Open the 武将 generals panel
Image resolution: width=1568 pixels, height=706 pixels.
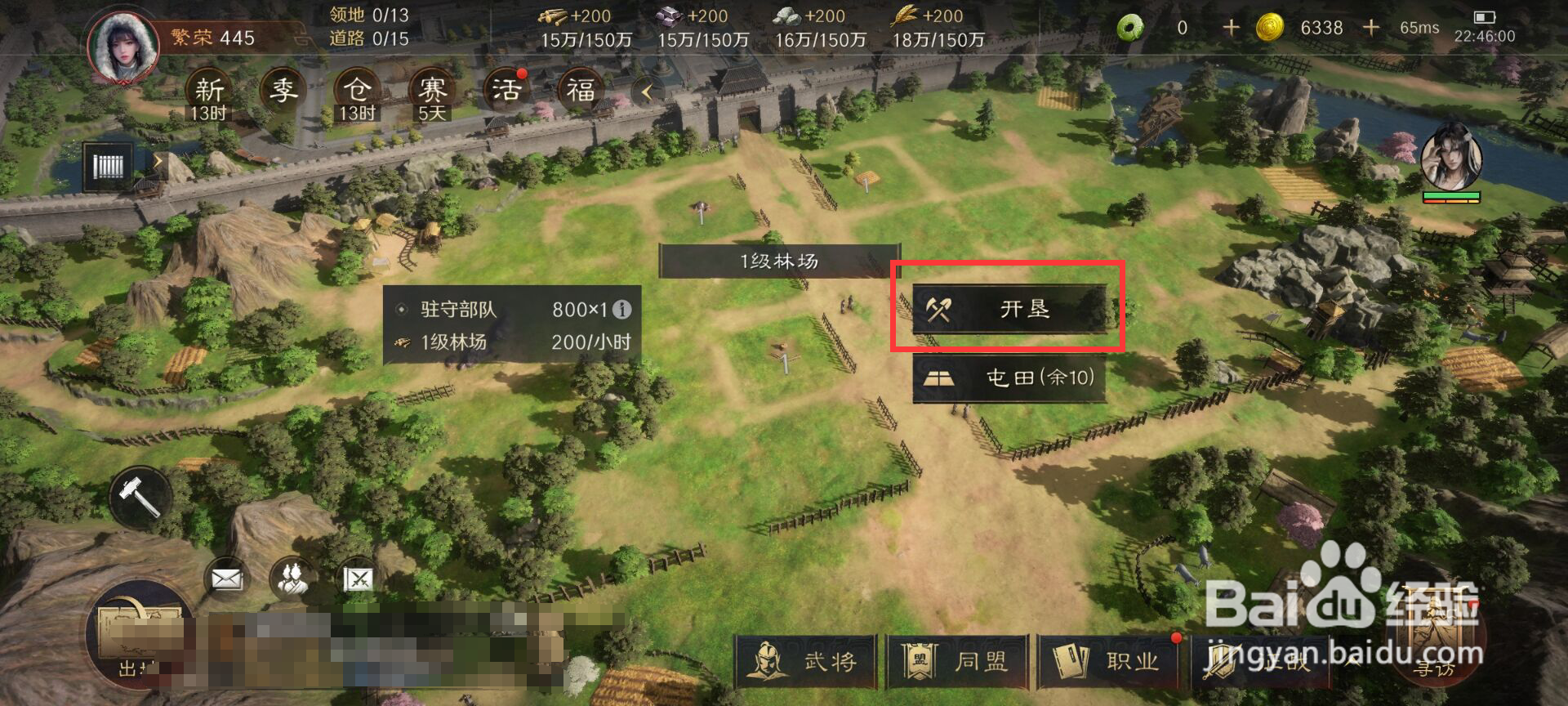pyautogui.click(x=807, y=664)
